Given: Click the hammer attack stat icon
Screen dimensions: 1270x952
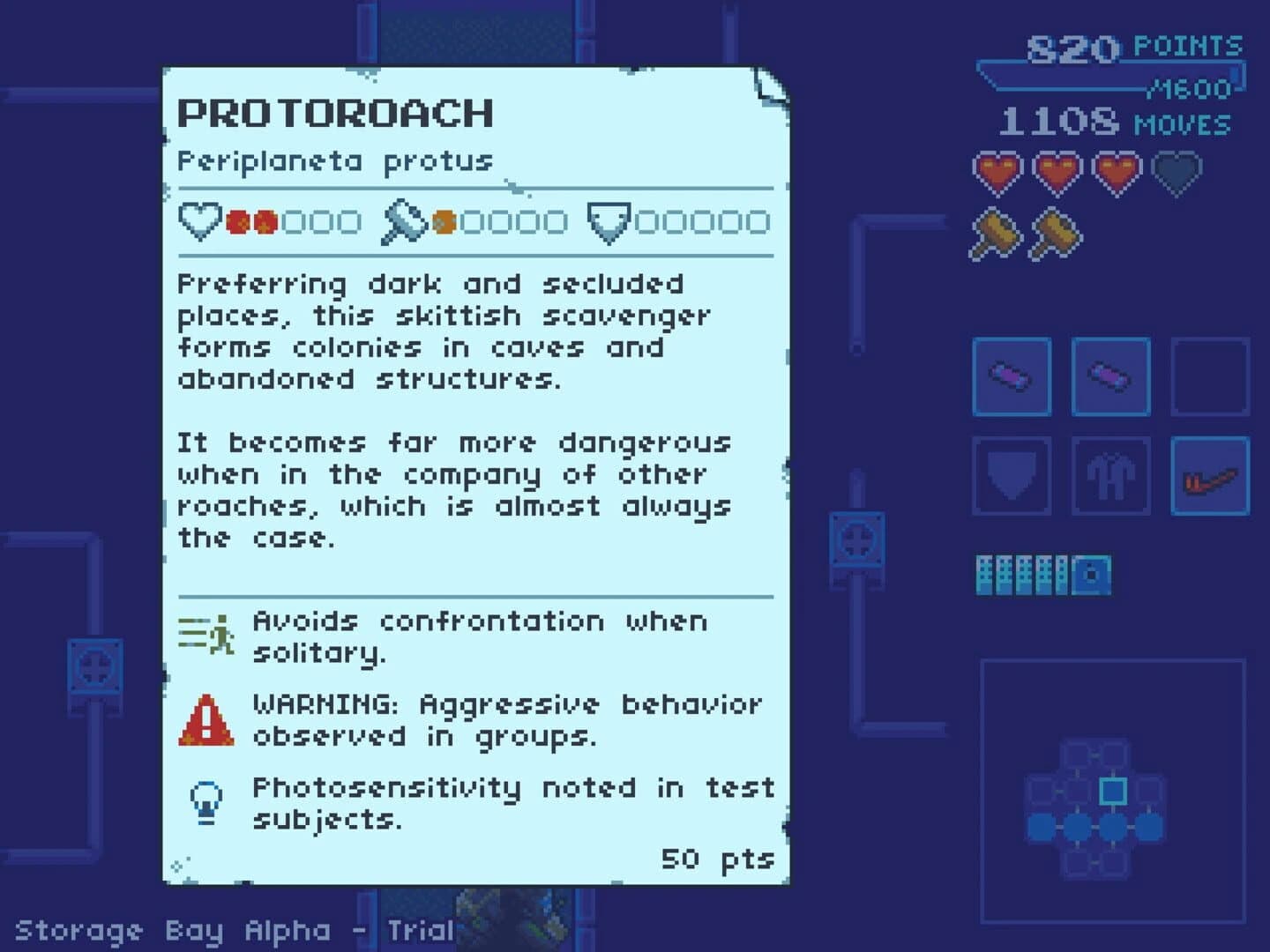Looking at the screenshot, I should click(x=406, y=220).
